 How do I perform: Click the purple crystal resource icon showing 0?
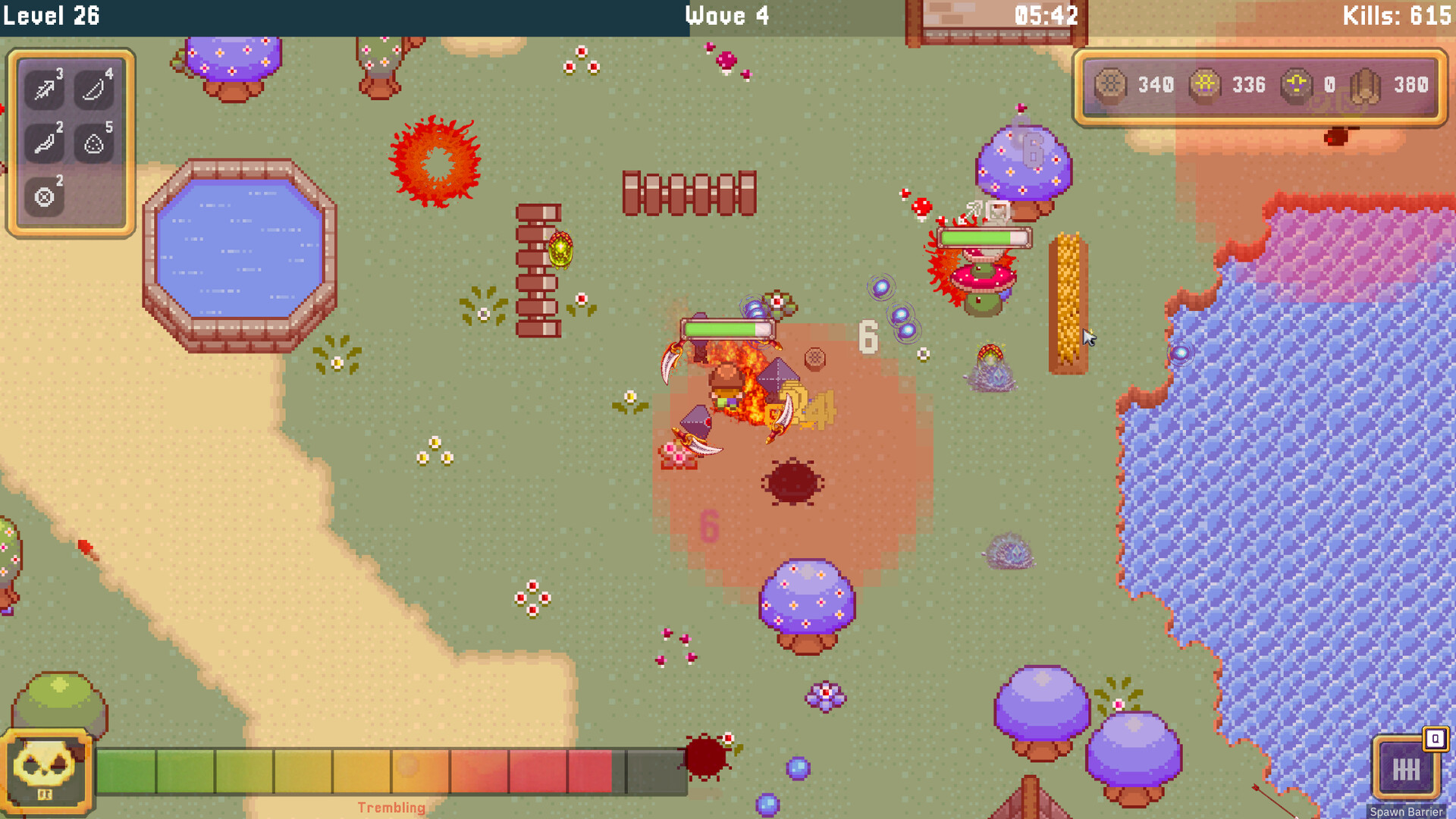point(1297,85)
